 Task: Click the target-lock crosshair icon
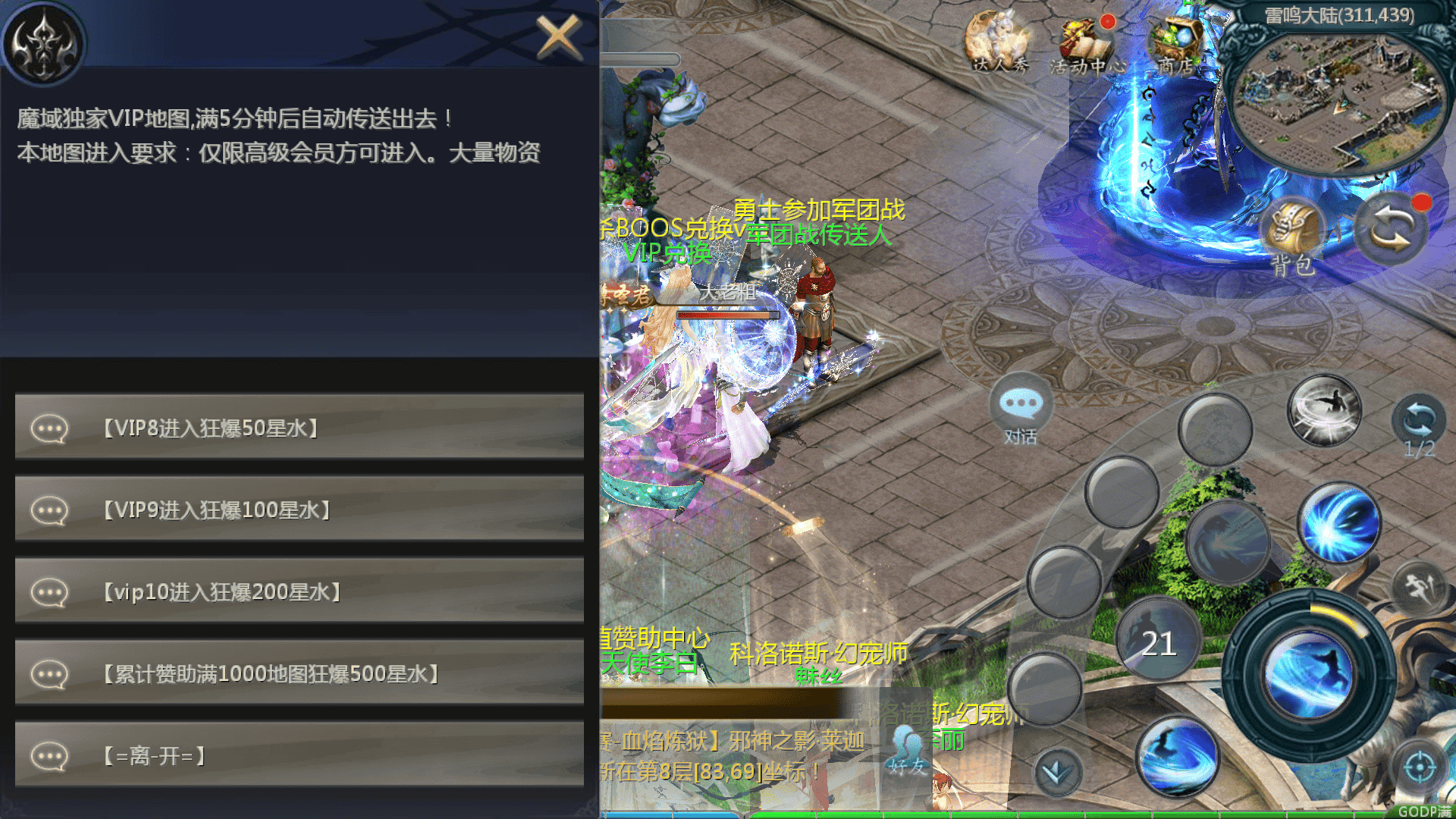click(x=1420, y=767)
